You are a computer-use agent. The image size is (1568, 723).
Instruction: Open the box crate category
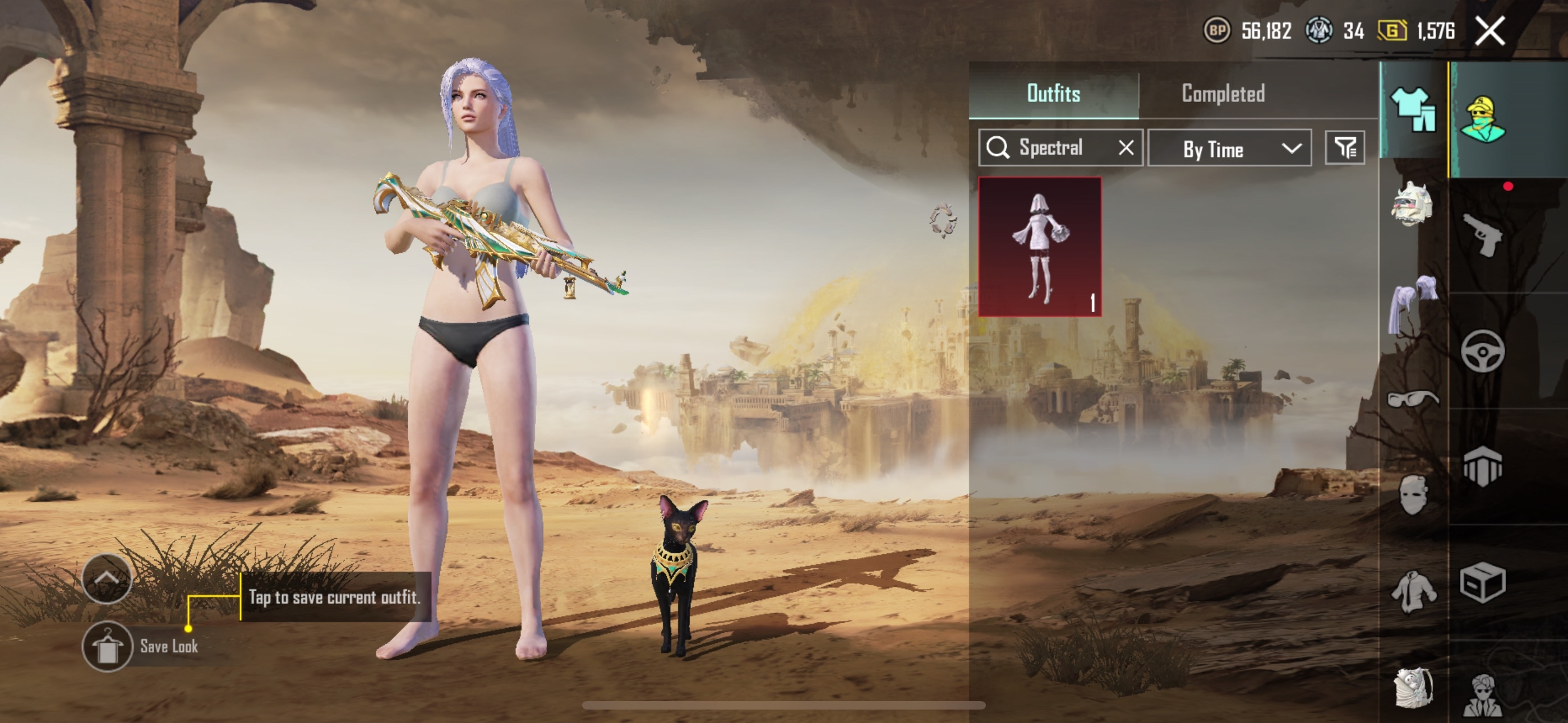click(x=1483, y=582)
